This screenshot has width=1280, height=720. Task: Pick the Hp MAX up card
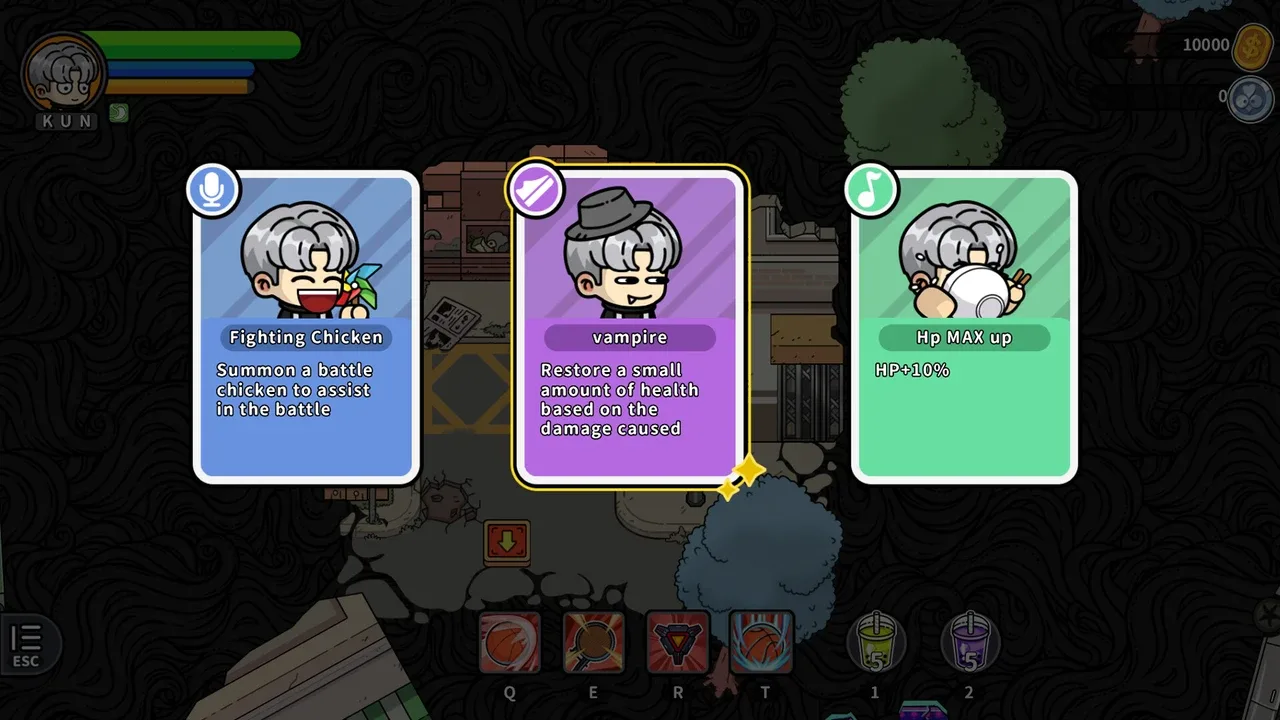(x=964, y=327)
